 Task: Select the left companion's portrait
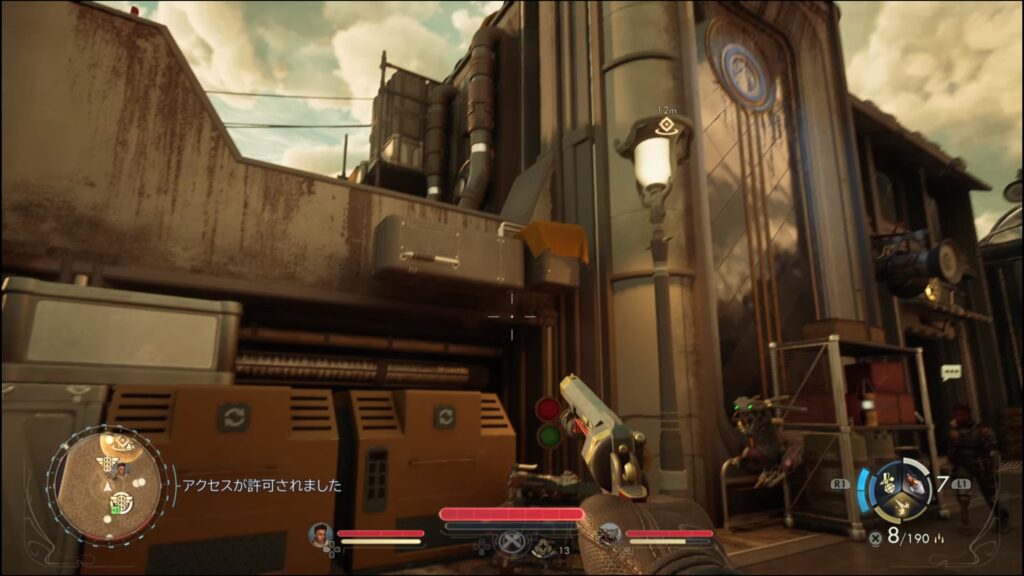[x=322, y=534]
